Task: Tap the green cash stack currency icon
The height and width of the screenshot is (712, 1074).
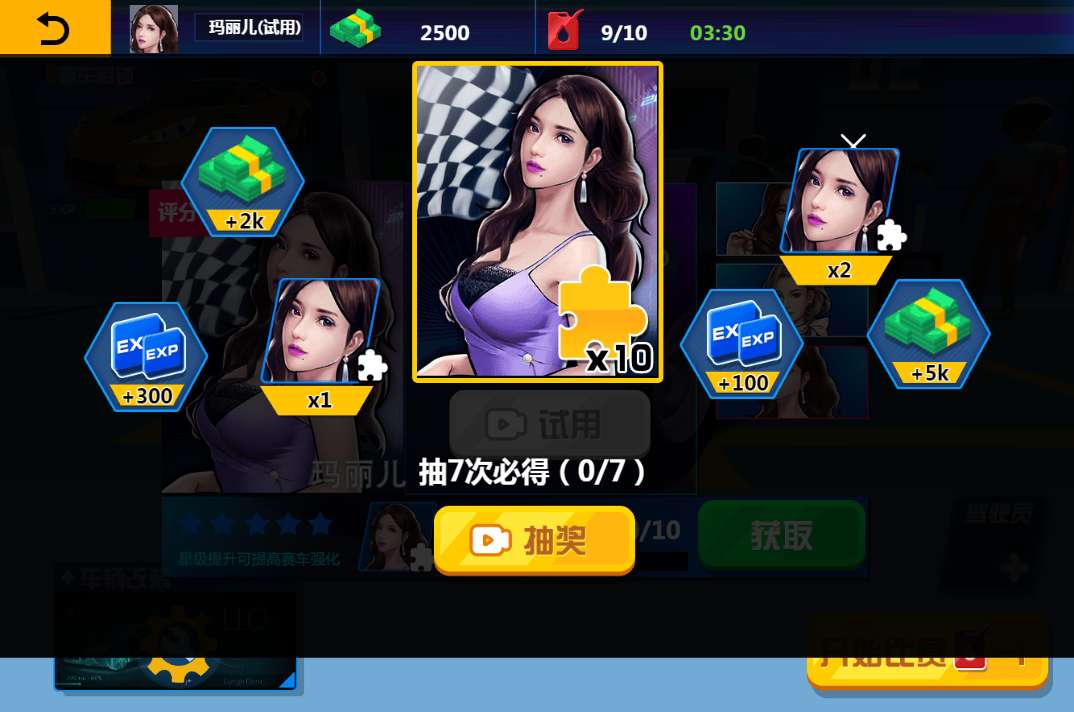Action: tap(356, 30)
